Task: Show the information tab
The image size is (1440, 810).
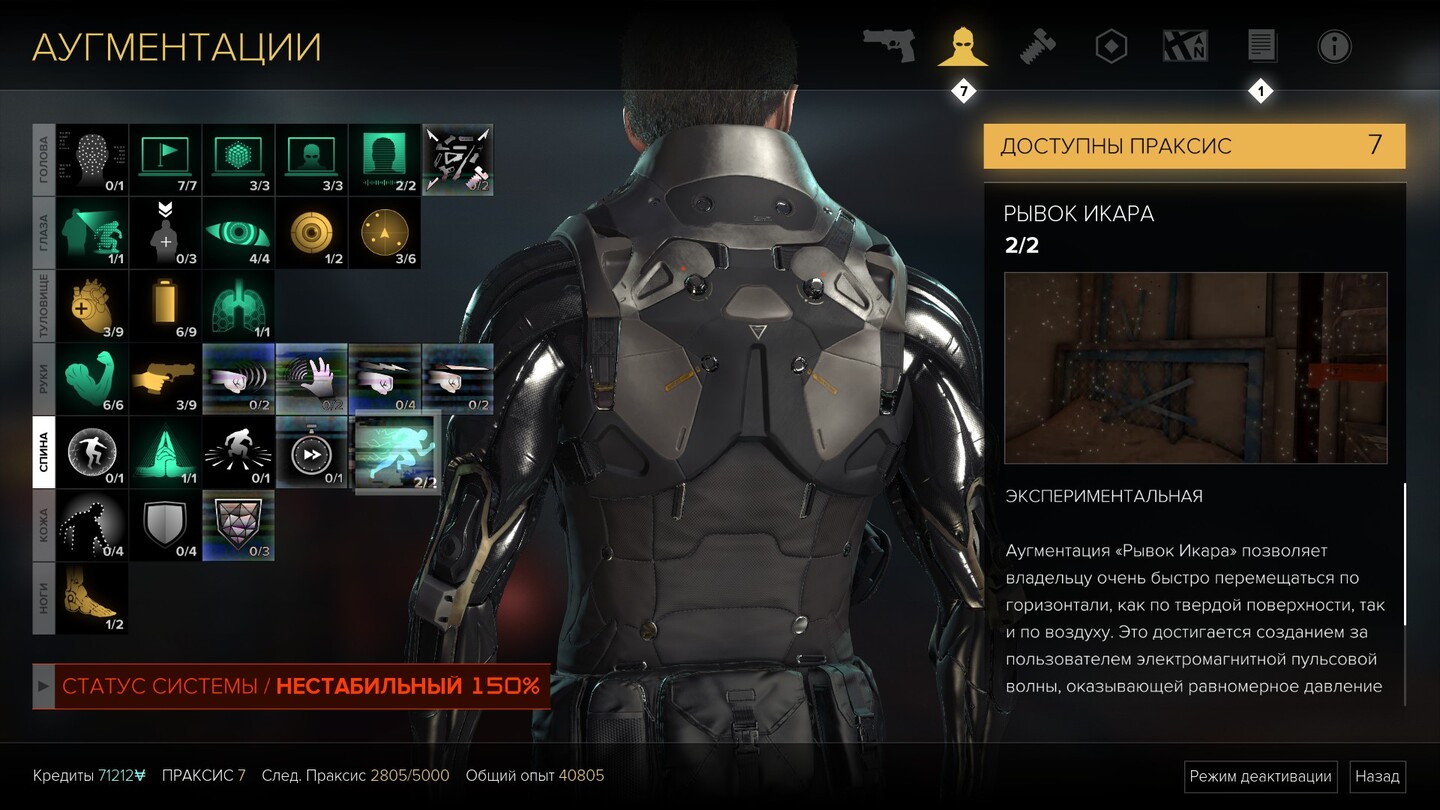Action: pos(1334,46)
